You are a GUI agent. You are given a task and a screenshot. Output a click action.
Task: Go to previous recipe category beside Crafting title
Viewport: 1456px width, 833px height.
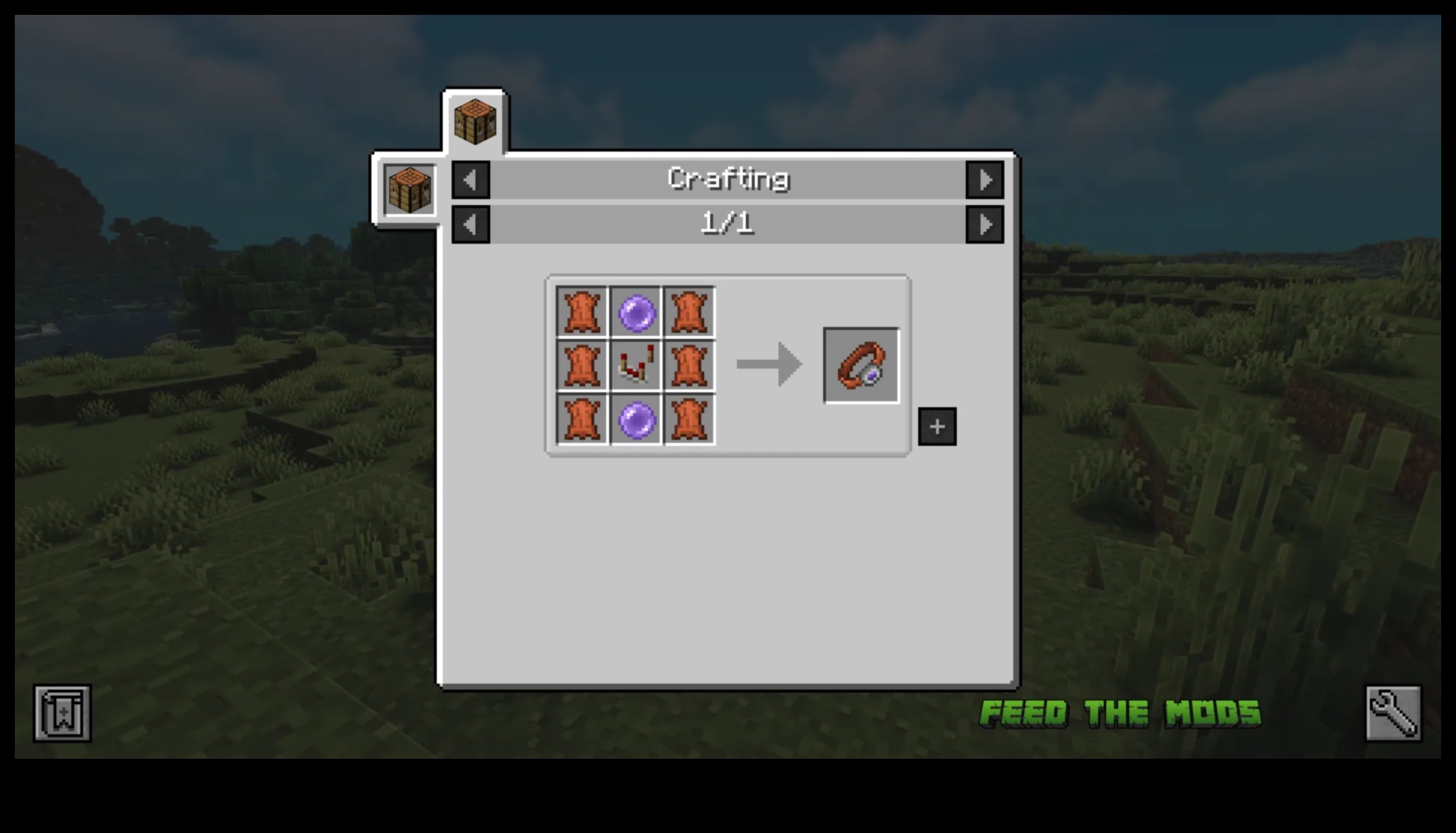point(470,180)
